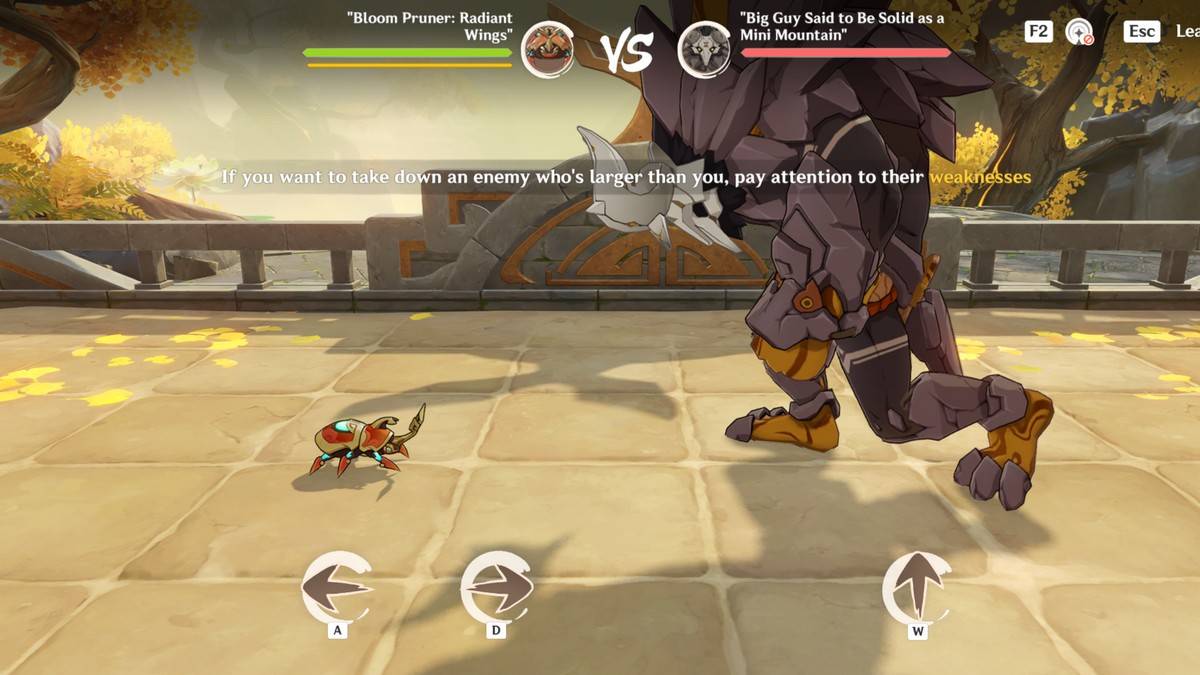This screenshot has height=675, width=1200.
Task: Tap the right arrow move button
Action: (497, 587)
